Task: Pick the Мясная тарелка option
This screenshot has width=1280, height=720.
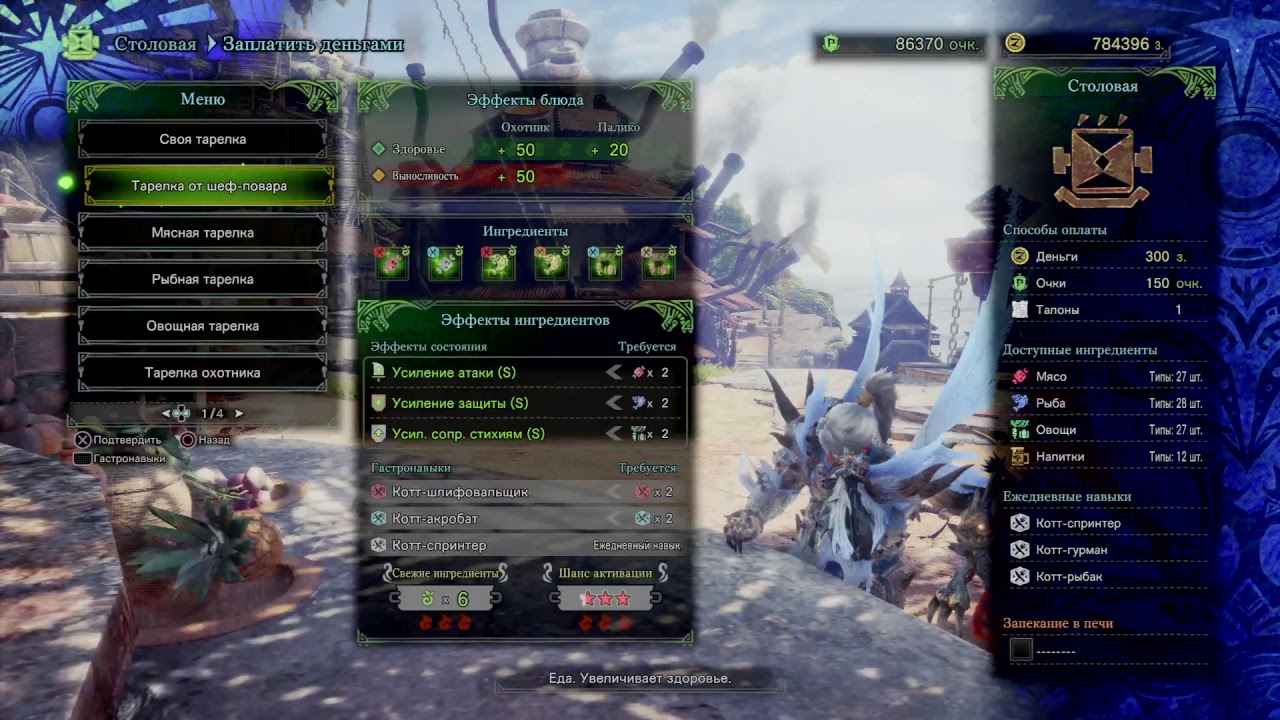Action: pyautogui.click(x=202, y=233)
